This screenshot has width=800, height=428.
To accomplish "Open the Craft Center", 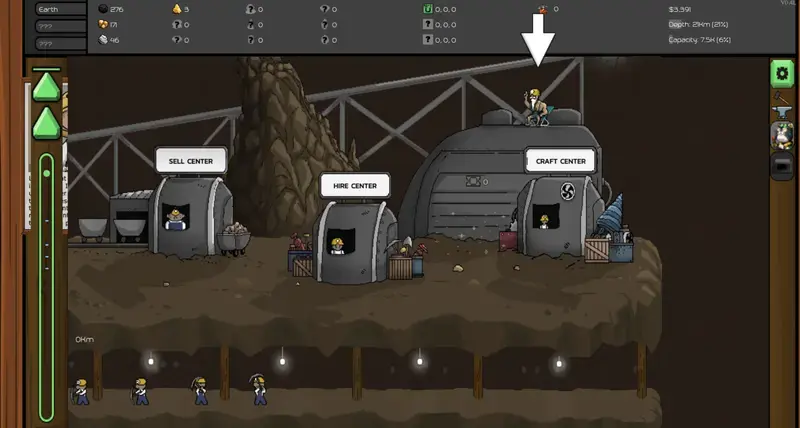I will coord(560,160).
